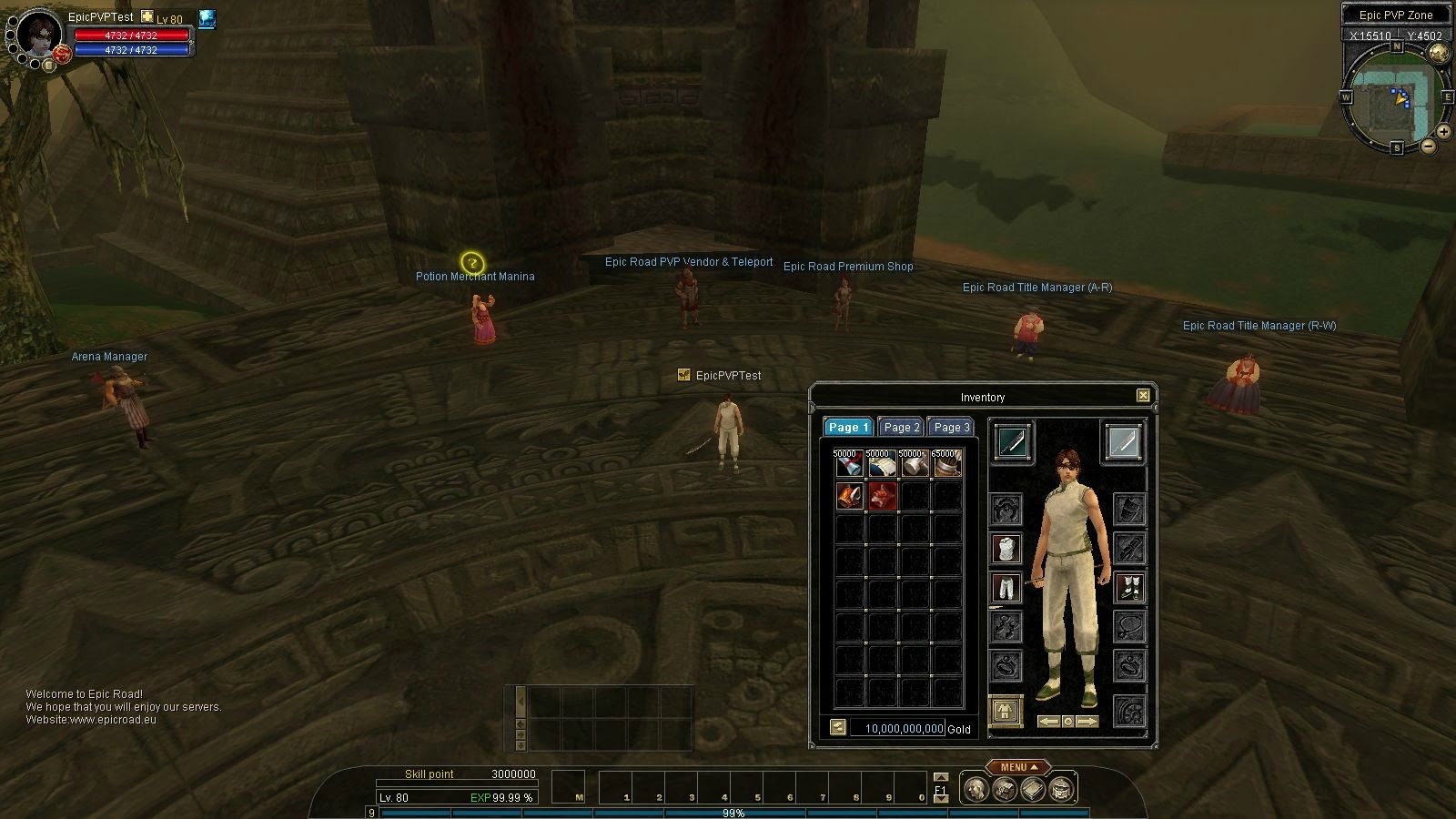The image size is (1456, 819).
Task: Select the equipped white pants slot
Action: (x=1006, y=588)
